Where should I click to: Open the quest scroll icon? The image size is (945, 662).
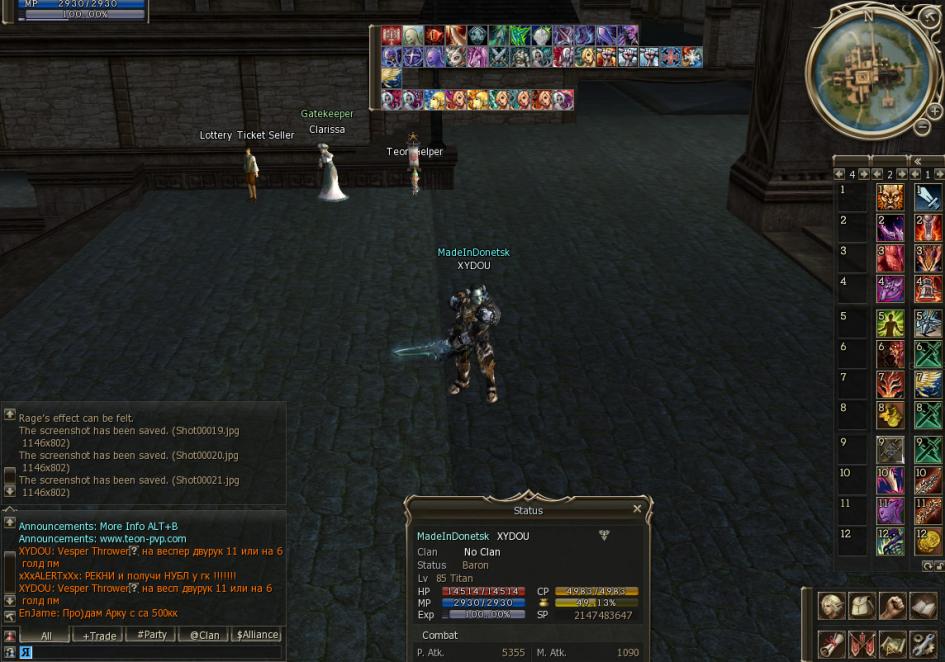coord(831,644)
